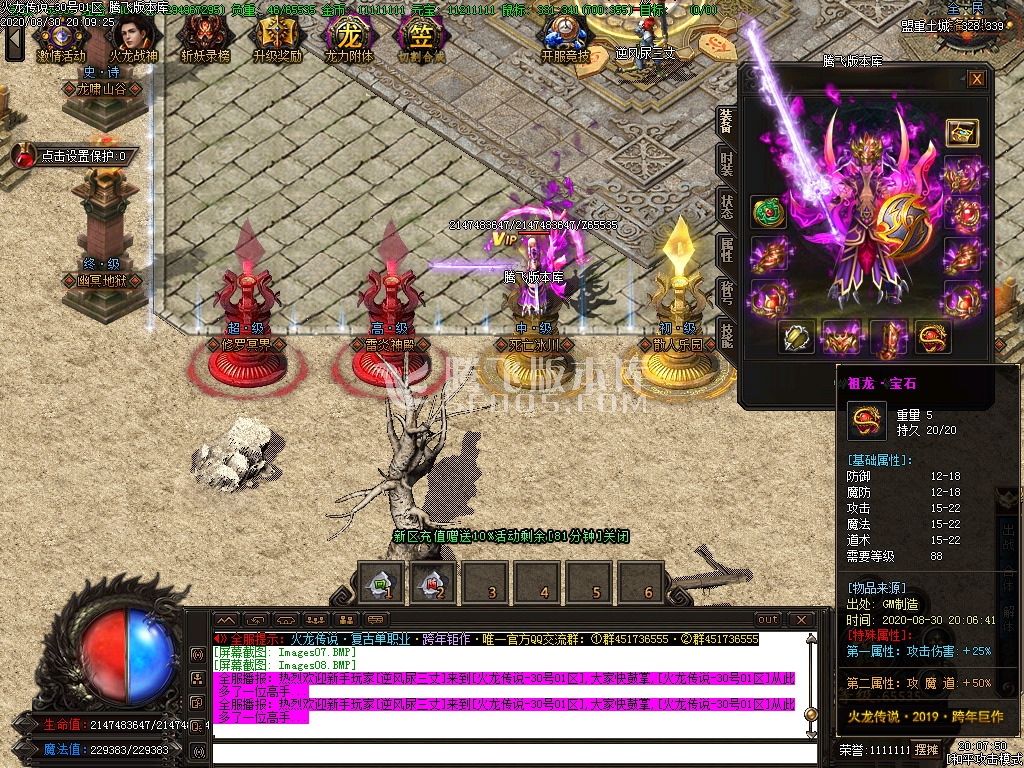Open the 龙力附体 dragon power icon

point(349,38)
